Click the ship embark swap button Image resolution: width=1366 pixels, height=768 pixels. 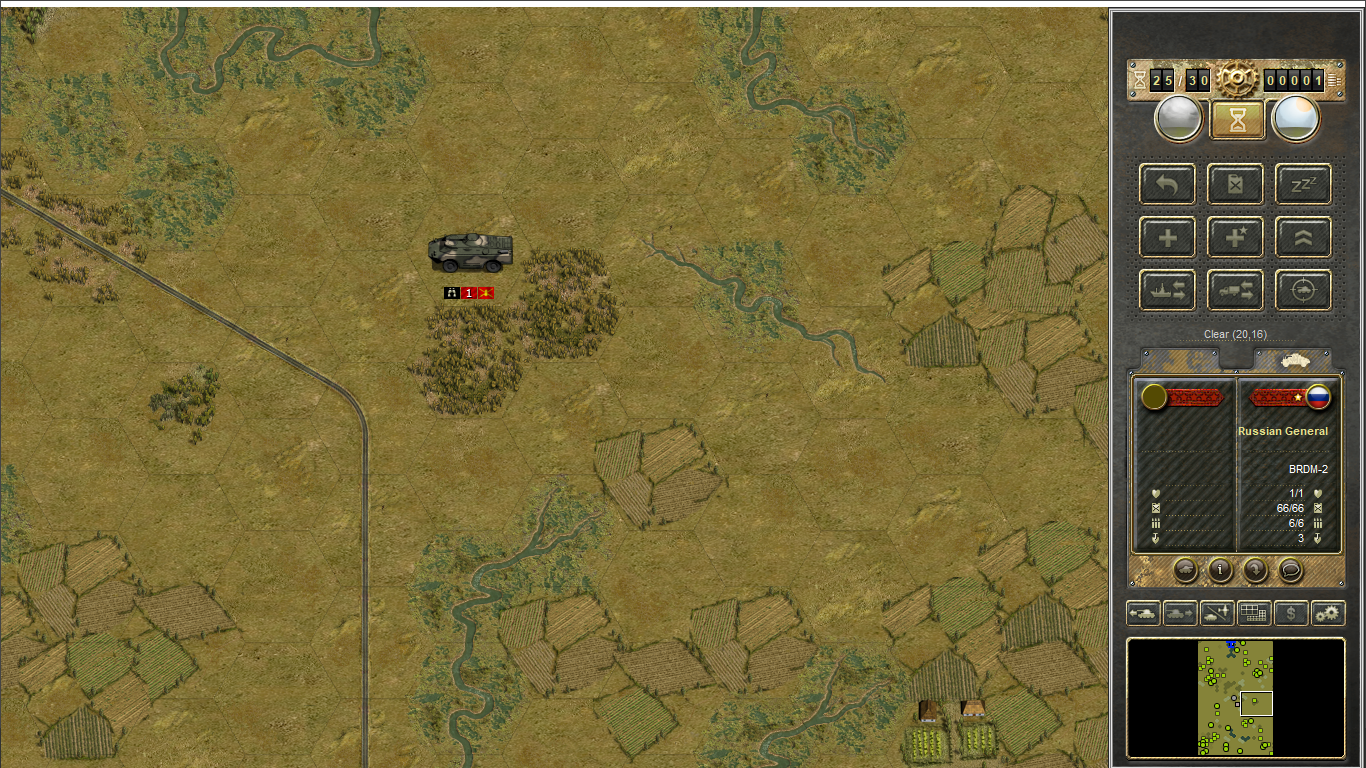[x=1167, y=290]
